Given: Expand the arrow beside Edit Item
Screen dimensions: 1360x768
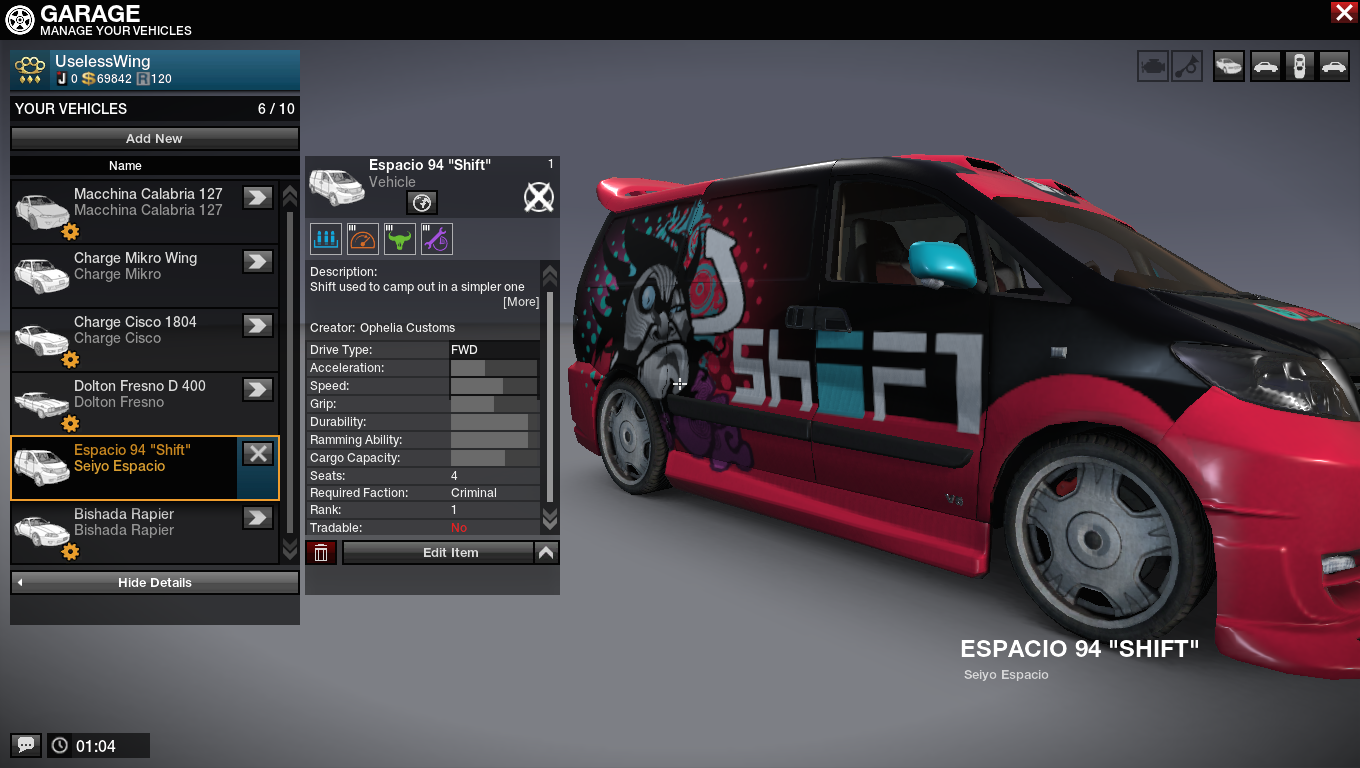Looking at the screenshot, I should pos(546,552).
